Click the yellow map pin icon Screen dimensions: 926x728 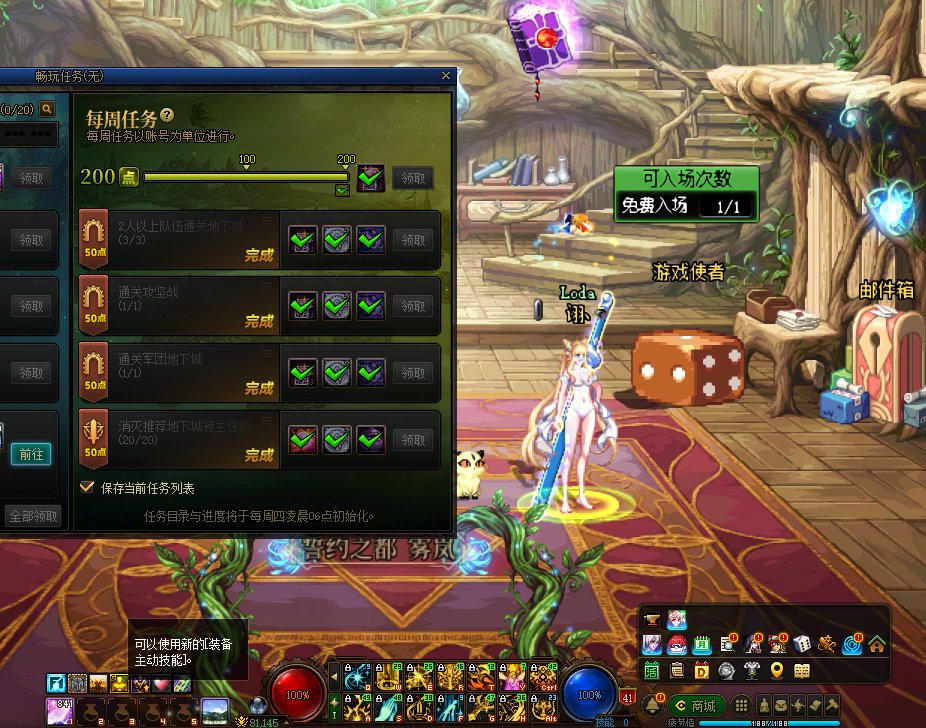(776, 670)
